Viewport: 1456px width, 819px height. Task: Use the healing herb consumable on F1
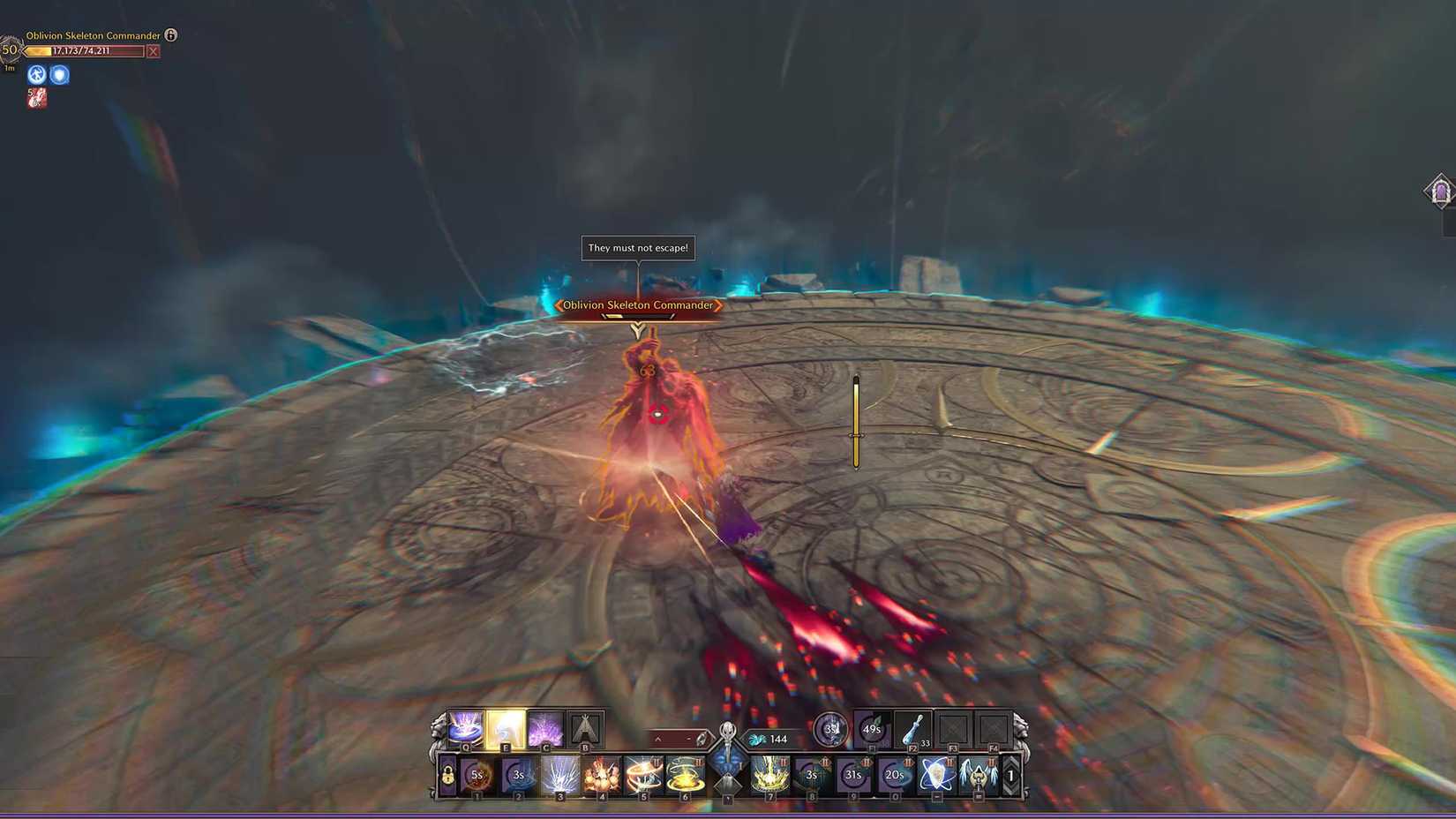click(871, 729)
